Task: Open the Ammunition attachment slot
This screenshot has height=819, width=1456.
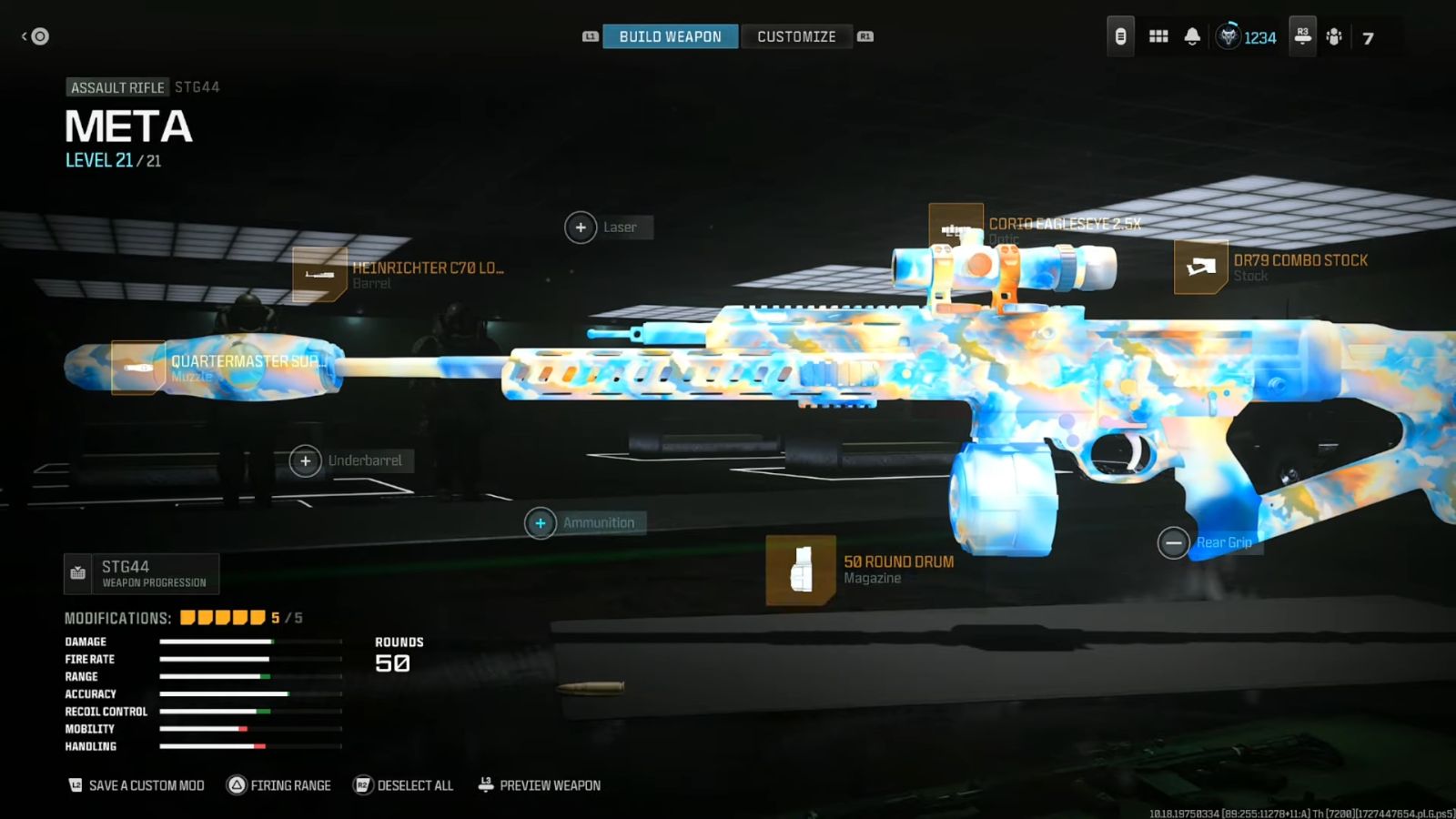Action: [541, 523]
